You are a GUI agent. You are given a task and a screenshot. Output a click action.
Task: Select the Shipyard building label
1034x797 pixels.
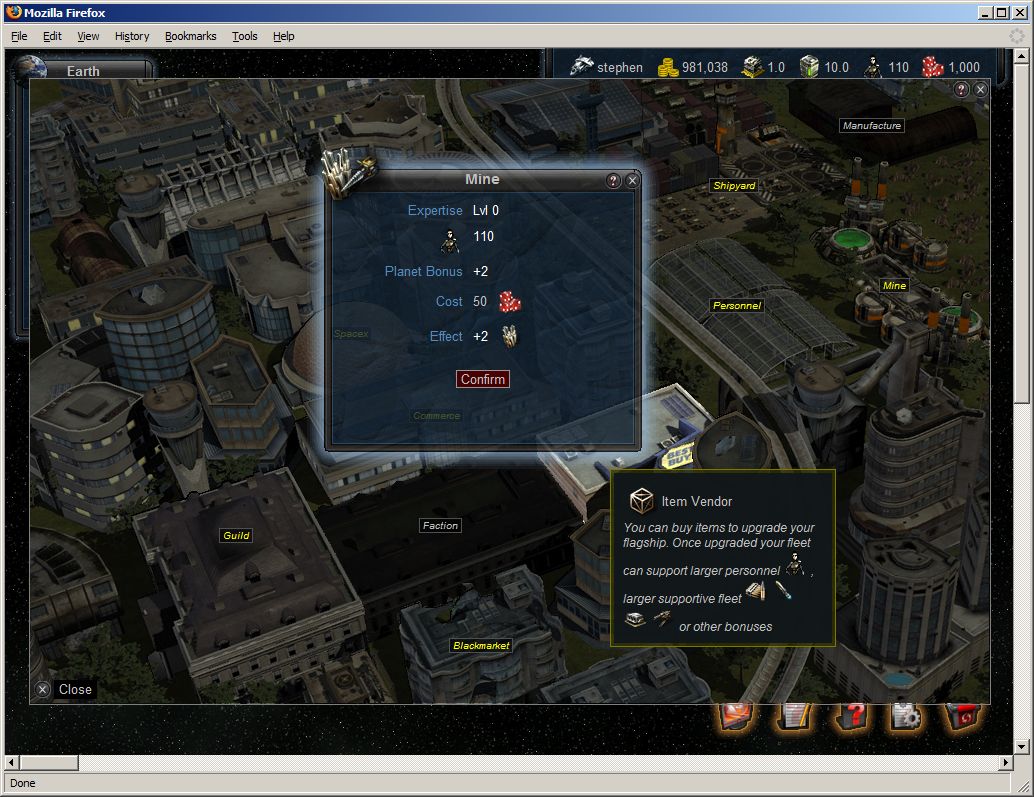(x=734, y=186)
